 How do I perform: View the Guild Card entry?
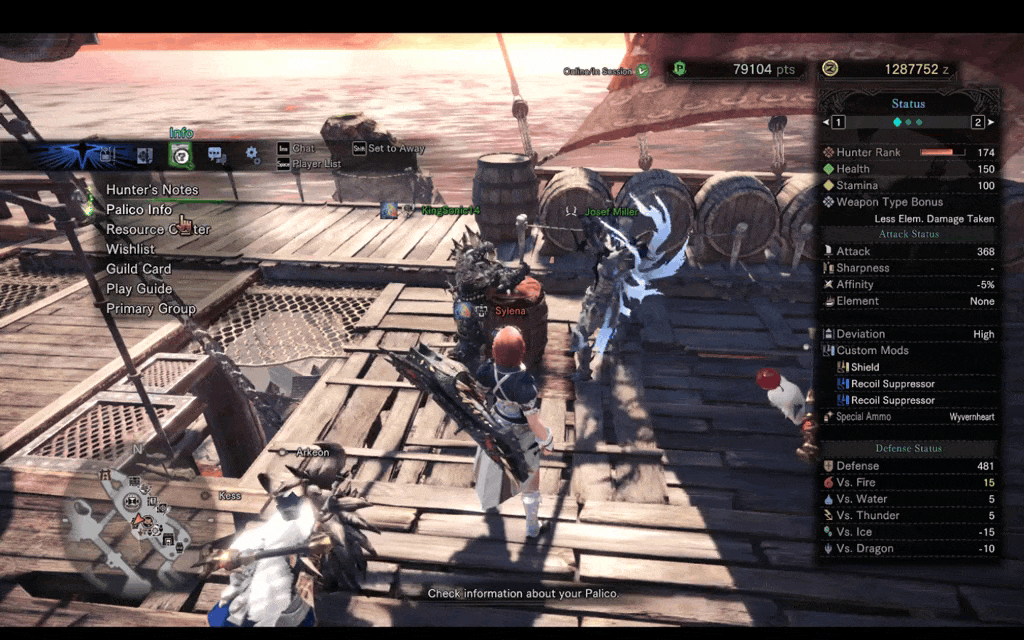click(x=139, y=269)
